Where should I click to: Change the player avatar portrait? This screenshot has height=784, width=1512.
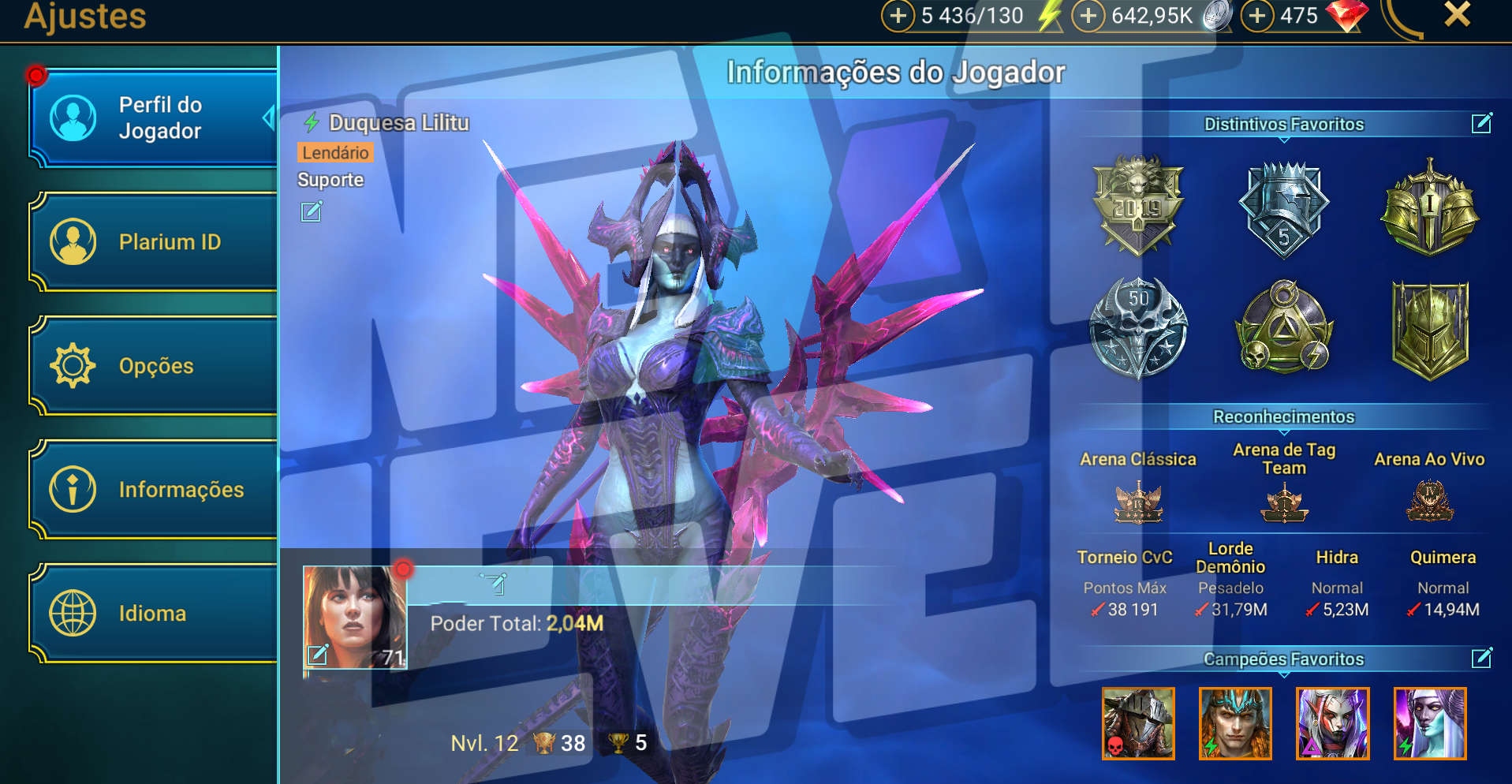[x=318, y=654]
